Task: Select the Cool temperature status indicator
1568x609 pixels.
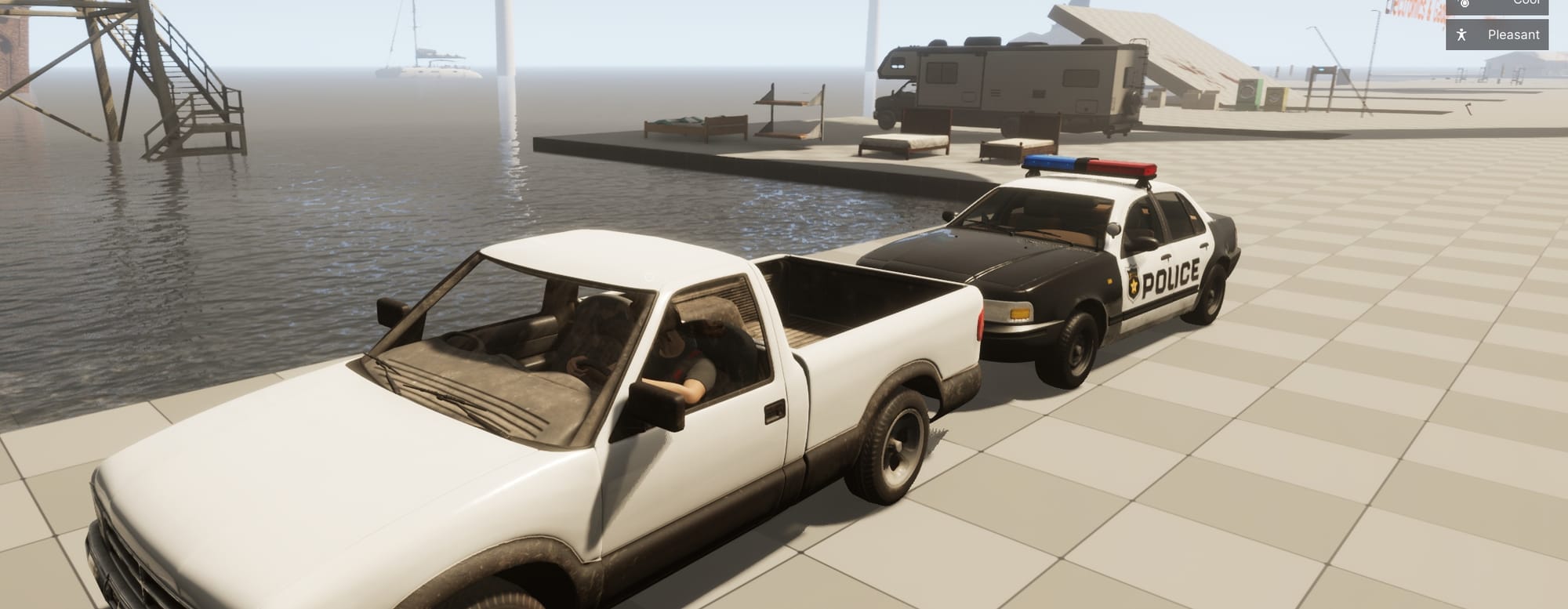Action: coord(1497,4)
